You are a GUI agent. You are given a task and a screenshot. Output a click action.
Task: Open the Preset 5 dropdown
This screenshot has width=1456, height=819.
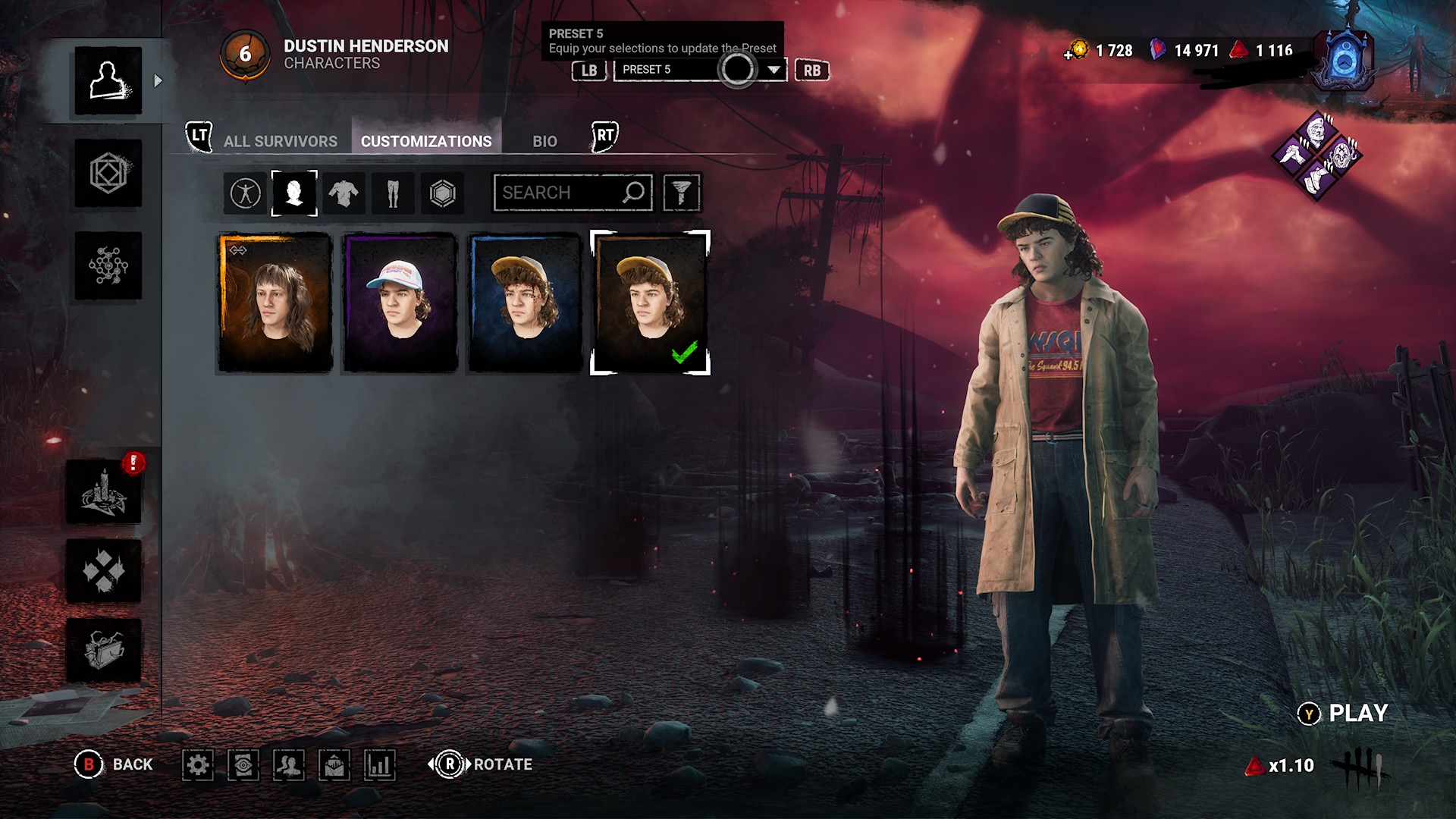pyautogui.click(x=773, y=70)
